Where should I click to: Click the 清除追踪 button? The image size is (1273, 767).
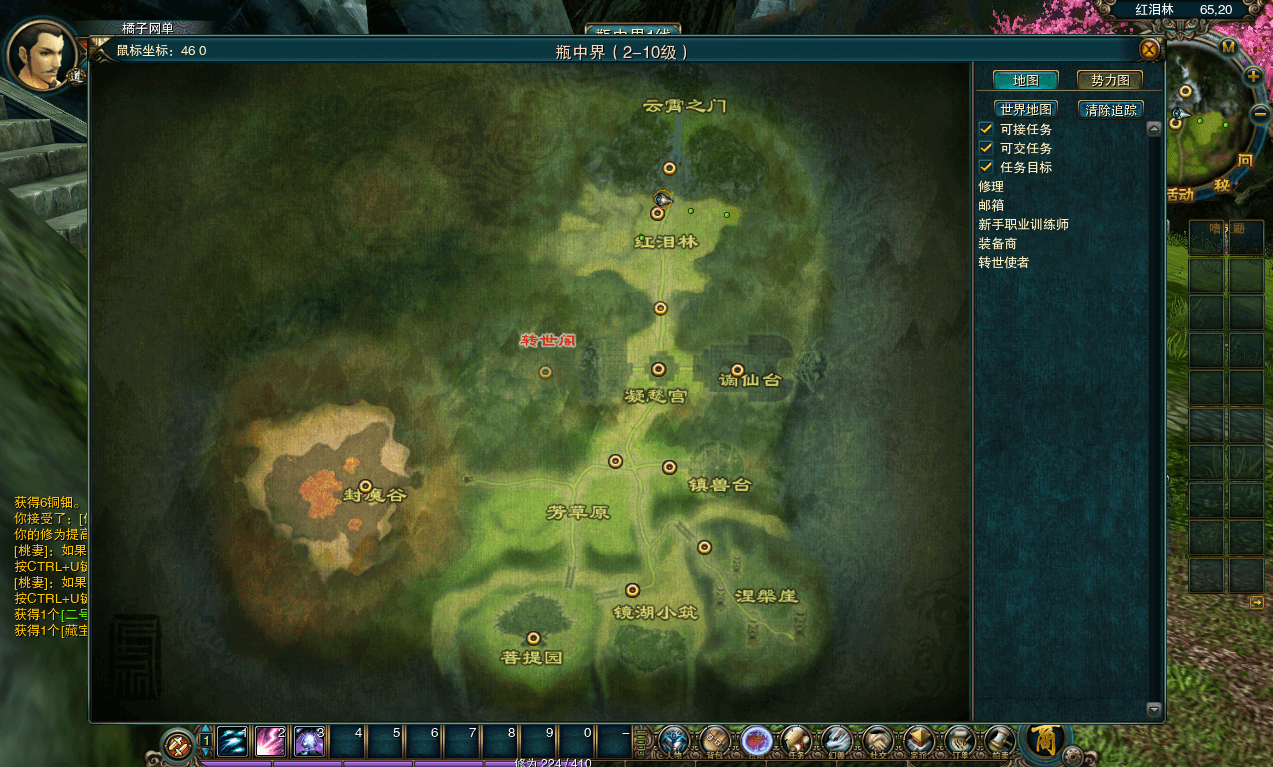(x=1111, y=109)
